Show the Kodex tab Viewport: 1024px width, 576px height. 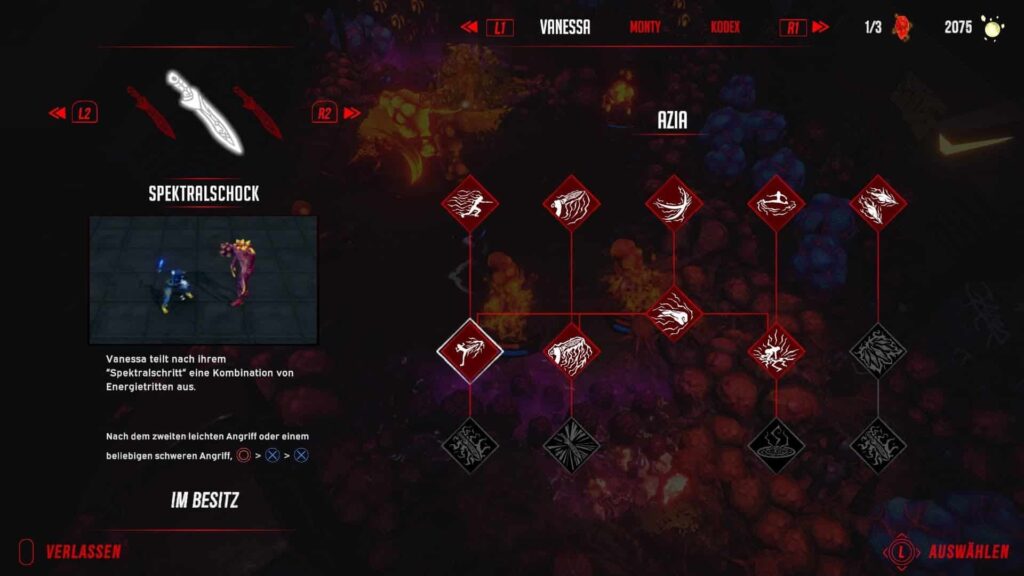[725, 27]
